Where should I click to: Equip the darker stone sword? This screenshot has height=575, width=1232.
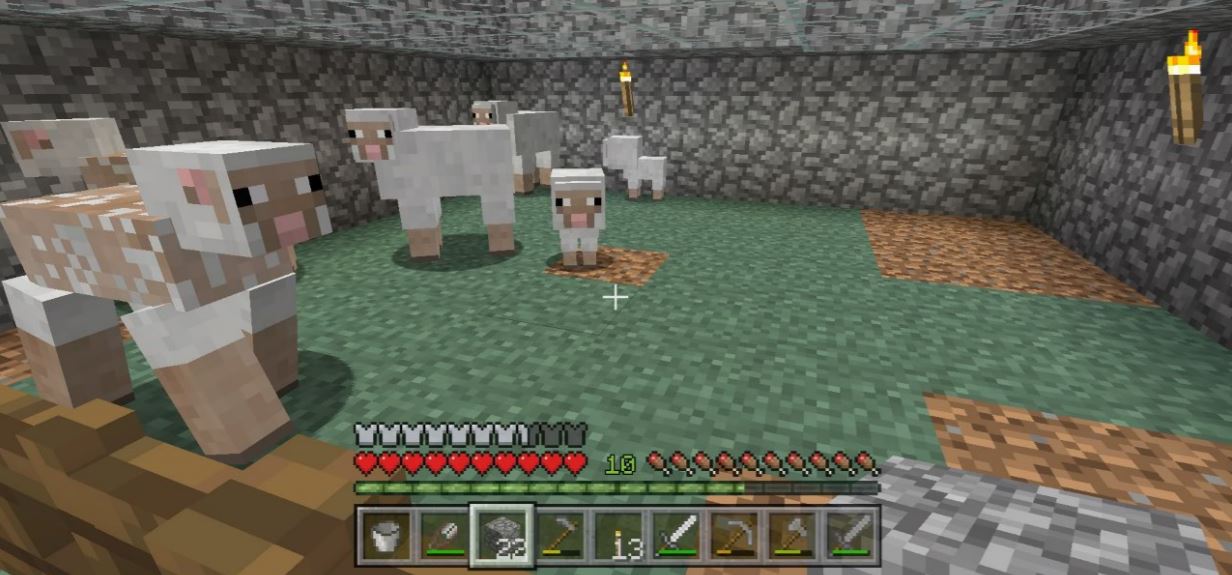pyautogui.click(x=850, y=535)
